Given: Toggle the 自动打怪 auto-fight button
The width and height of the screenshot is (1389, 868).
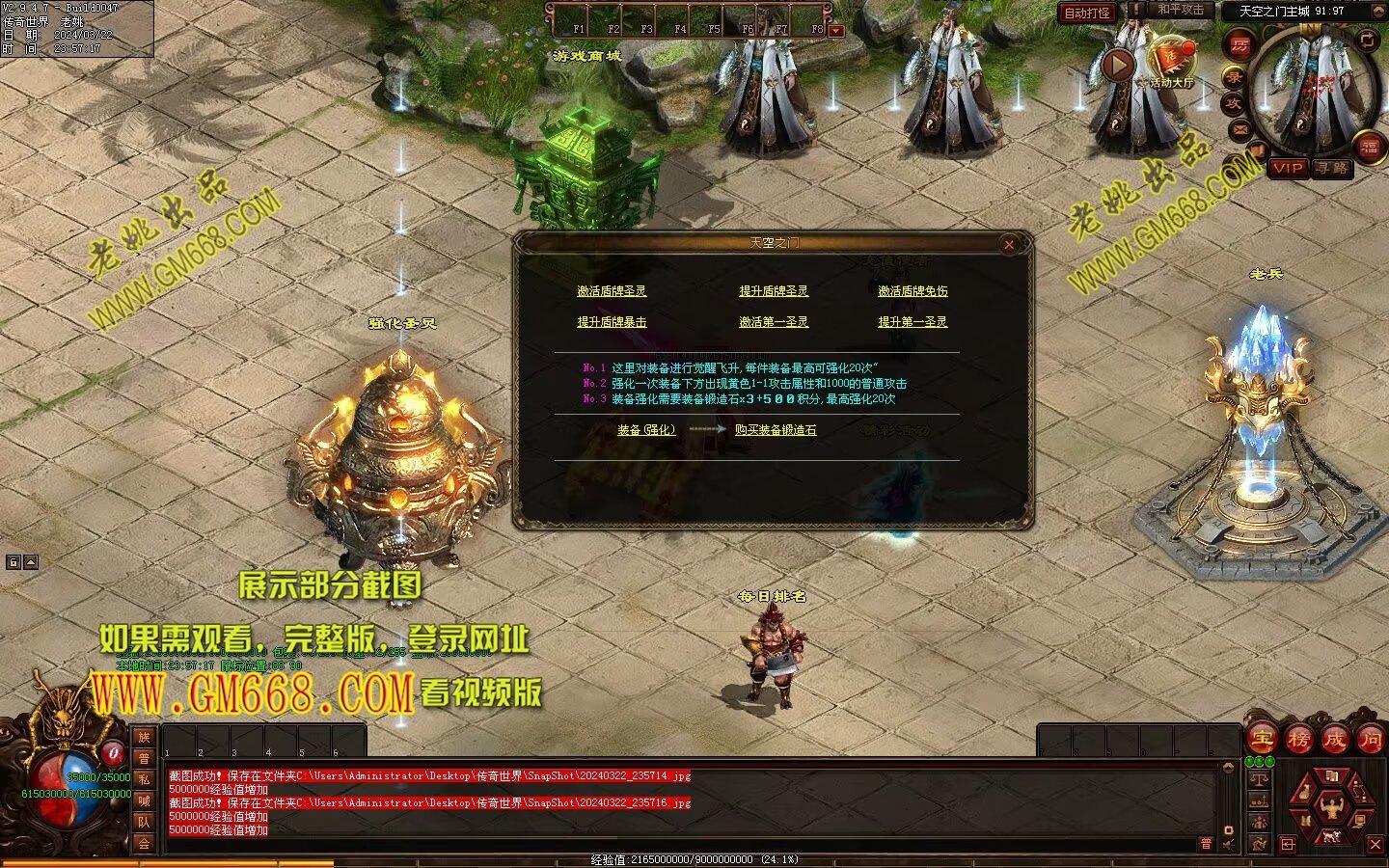Looking at the screenshot, I should click(1087, 13).
